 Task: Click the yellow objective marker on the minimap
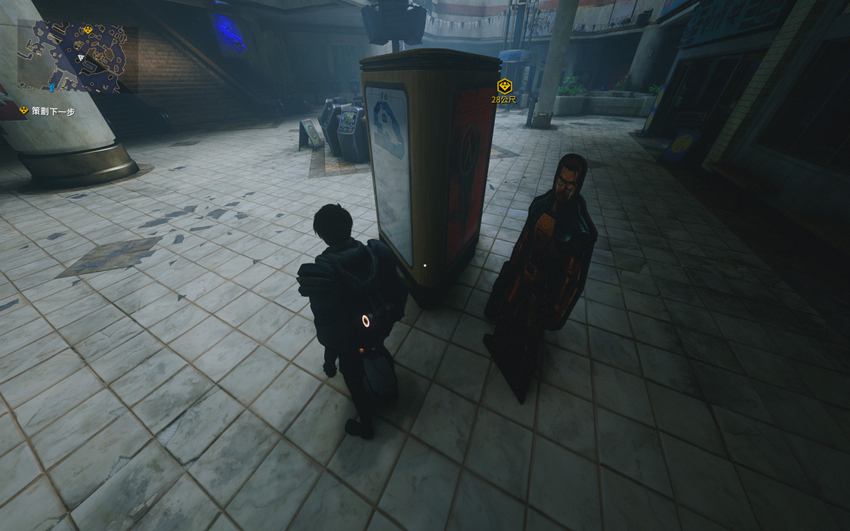point(87,30)
